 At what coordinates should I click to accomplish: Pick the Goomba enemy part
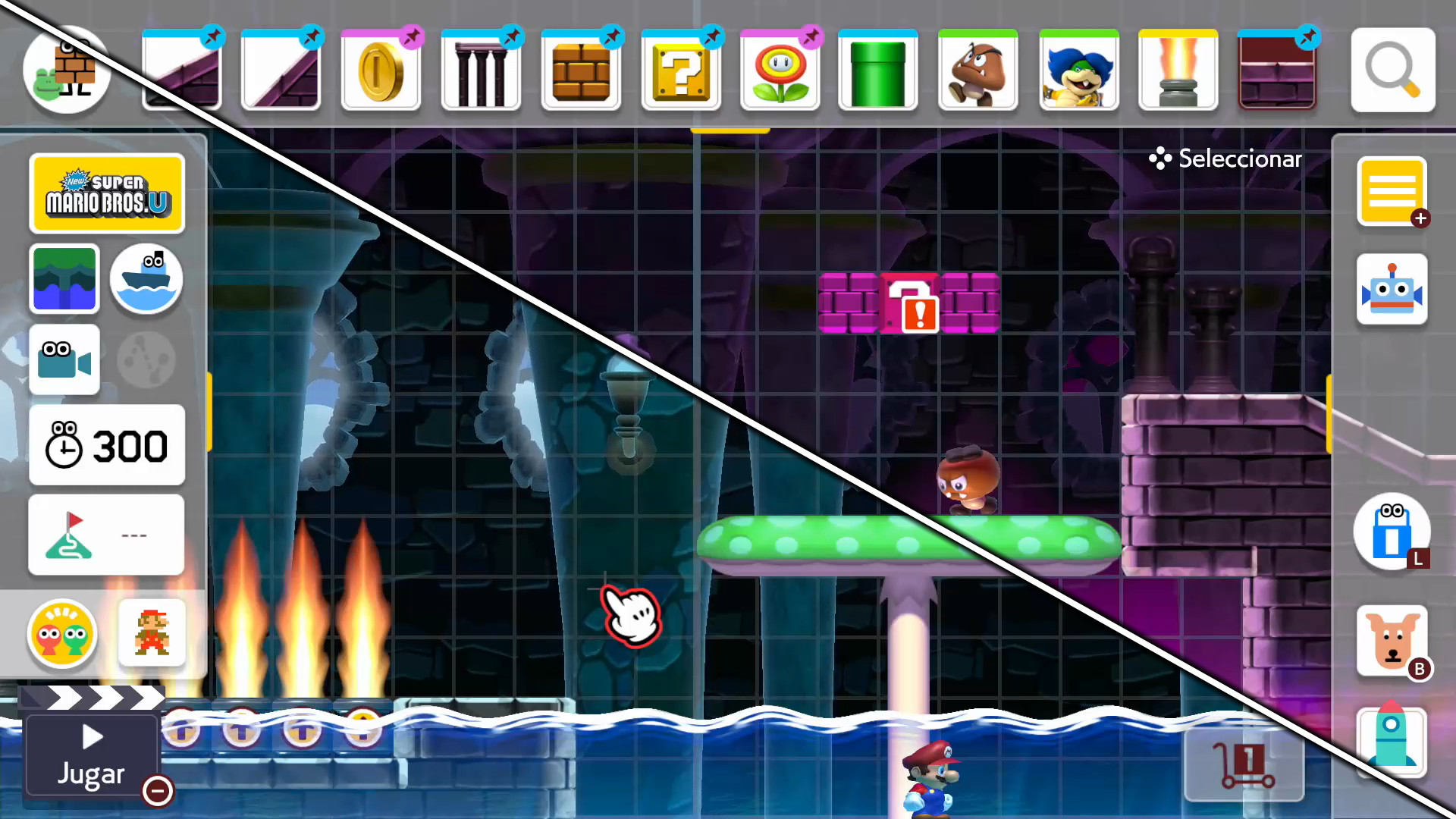[977, 69]
